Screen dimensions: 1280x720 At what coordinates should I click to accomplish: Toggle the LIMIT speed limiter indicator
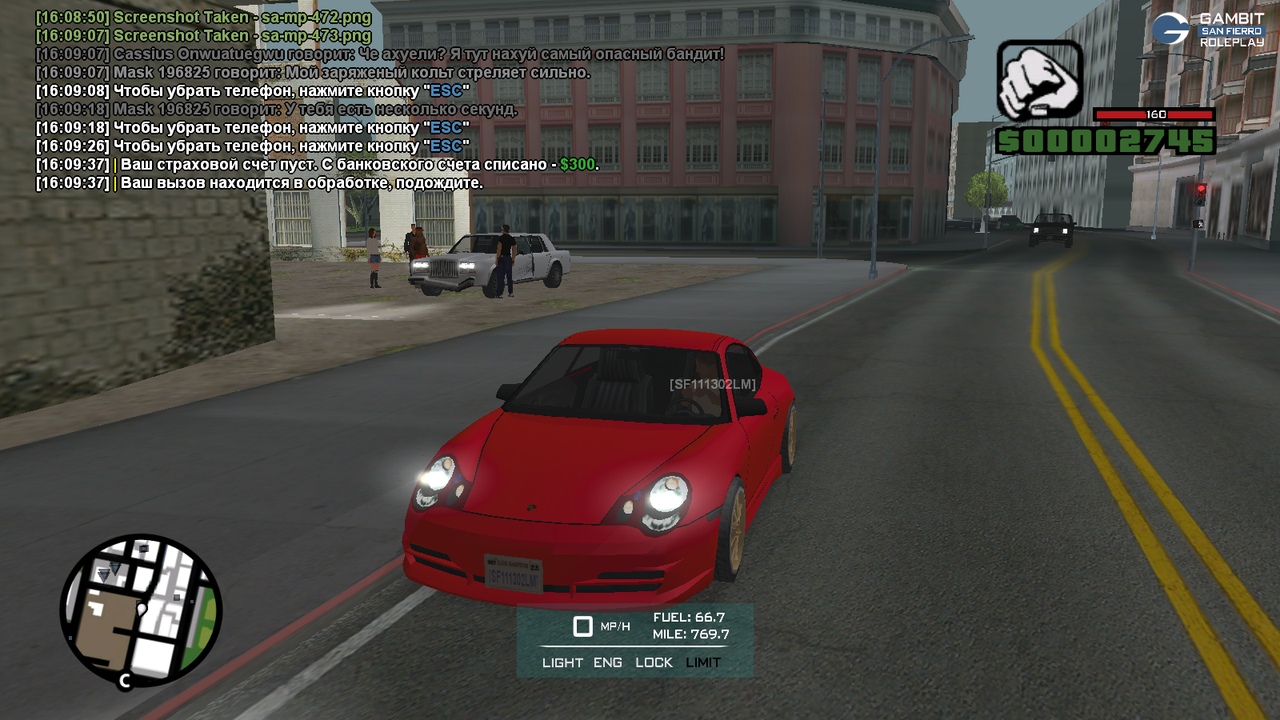tap(703, 662)
